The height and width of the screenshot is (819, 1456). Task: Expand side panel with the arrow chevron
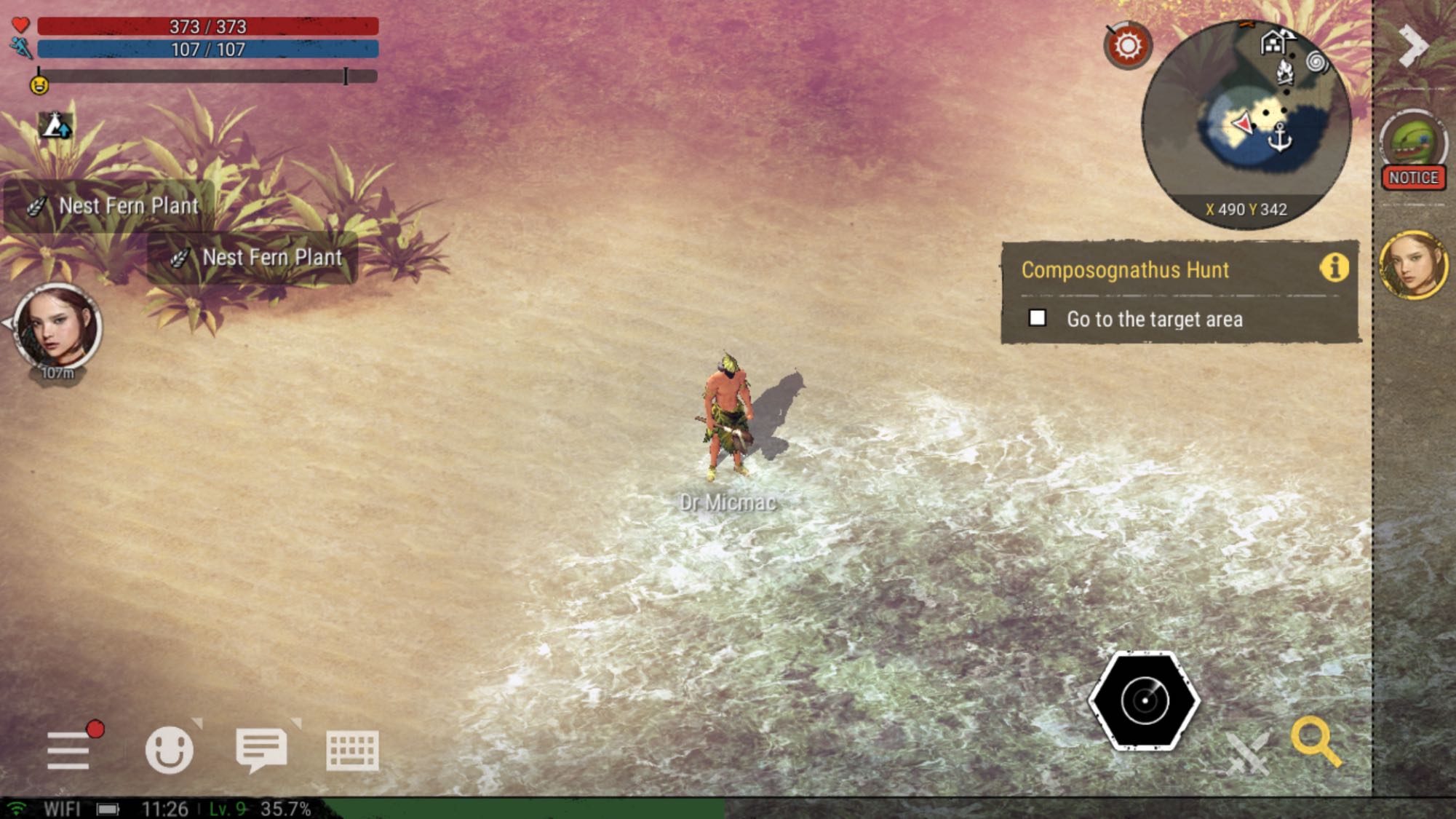coord(1413,45)
